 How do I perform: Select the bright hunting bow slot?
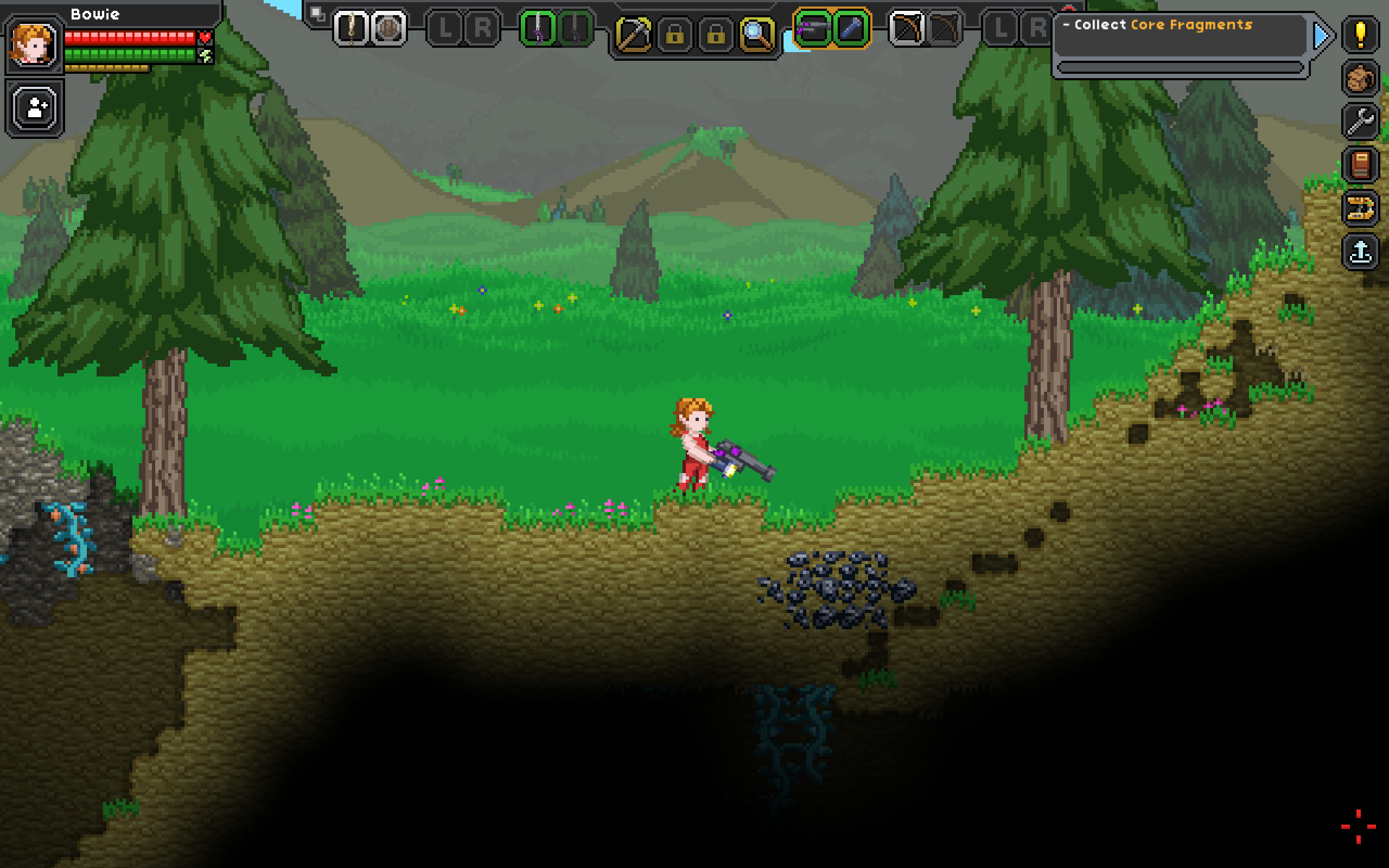click(906, 28)
